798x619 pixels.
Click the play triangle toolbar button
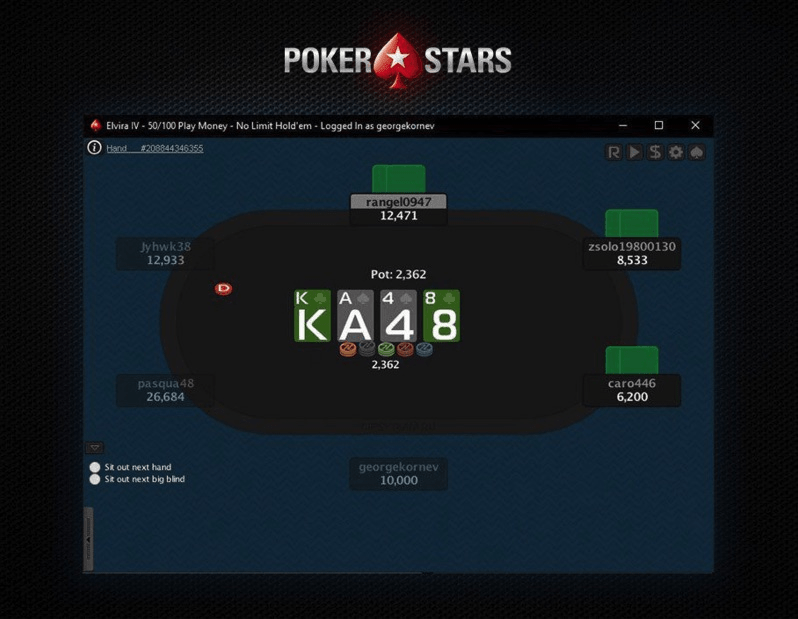point(634,152)
